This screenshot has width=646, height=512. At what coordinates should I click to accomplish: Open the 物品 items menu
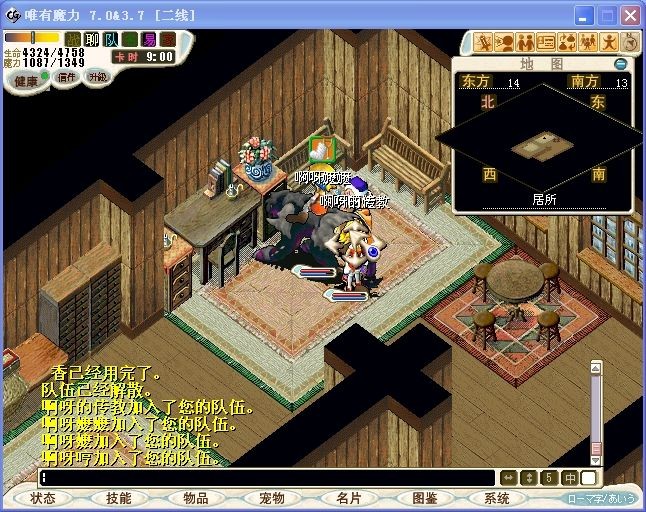point(196,498)
